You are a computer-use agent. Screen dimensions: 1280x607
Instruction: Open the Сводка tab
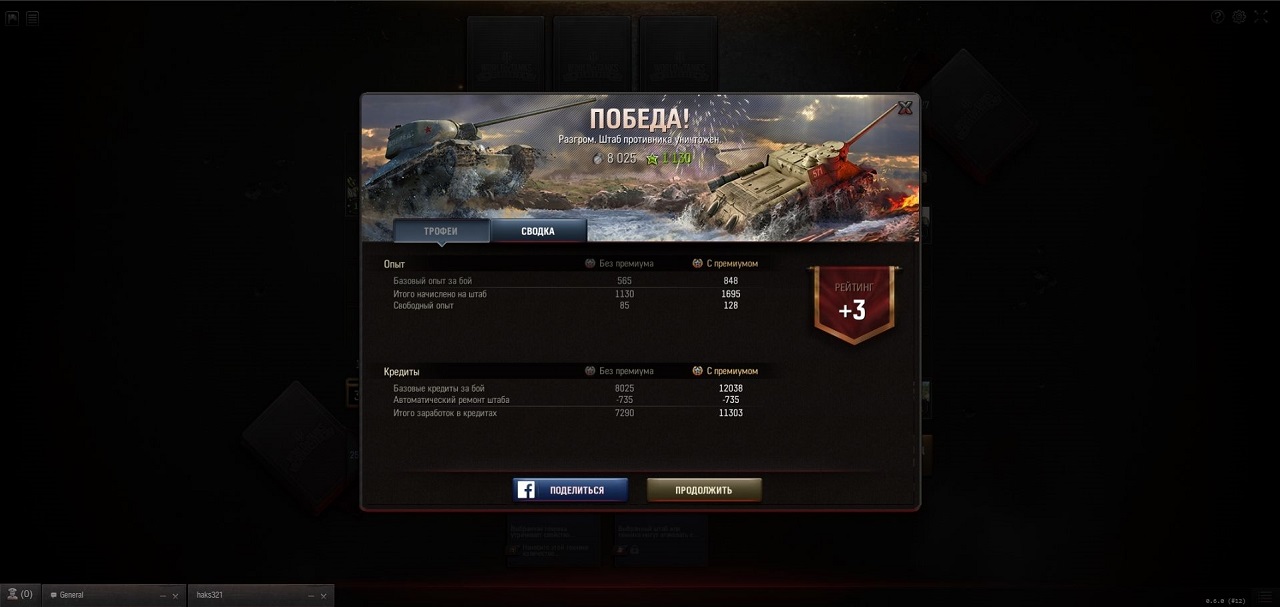(538, 231)
